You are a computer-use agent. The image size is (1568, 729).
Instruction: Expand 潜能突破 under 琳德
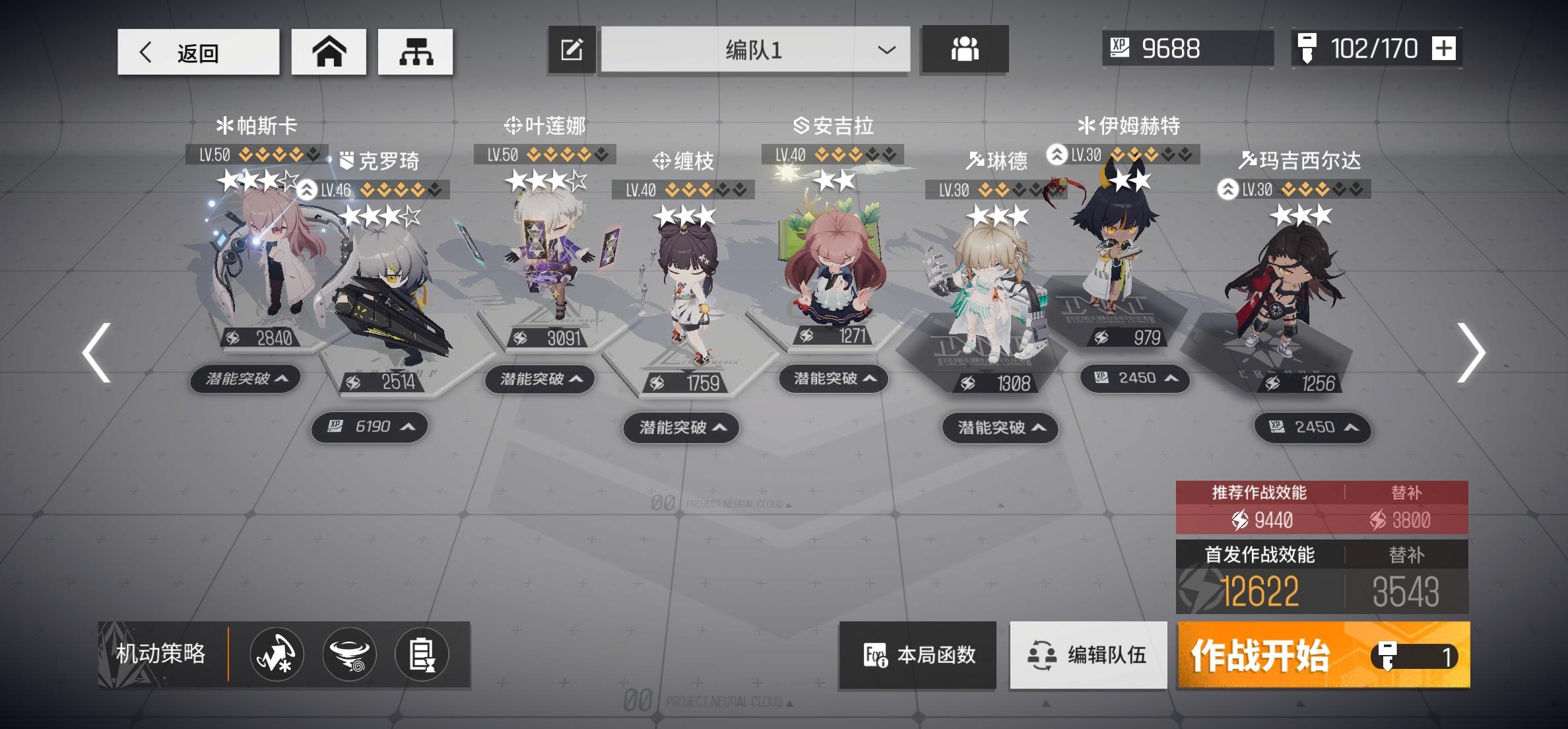(x=1000, y=428)
